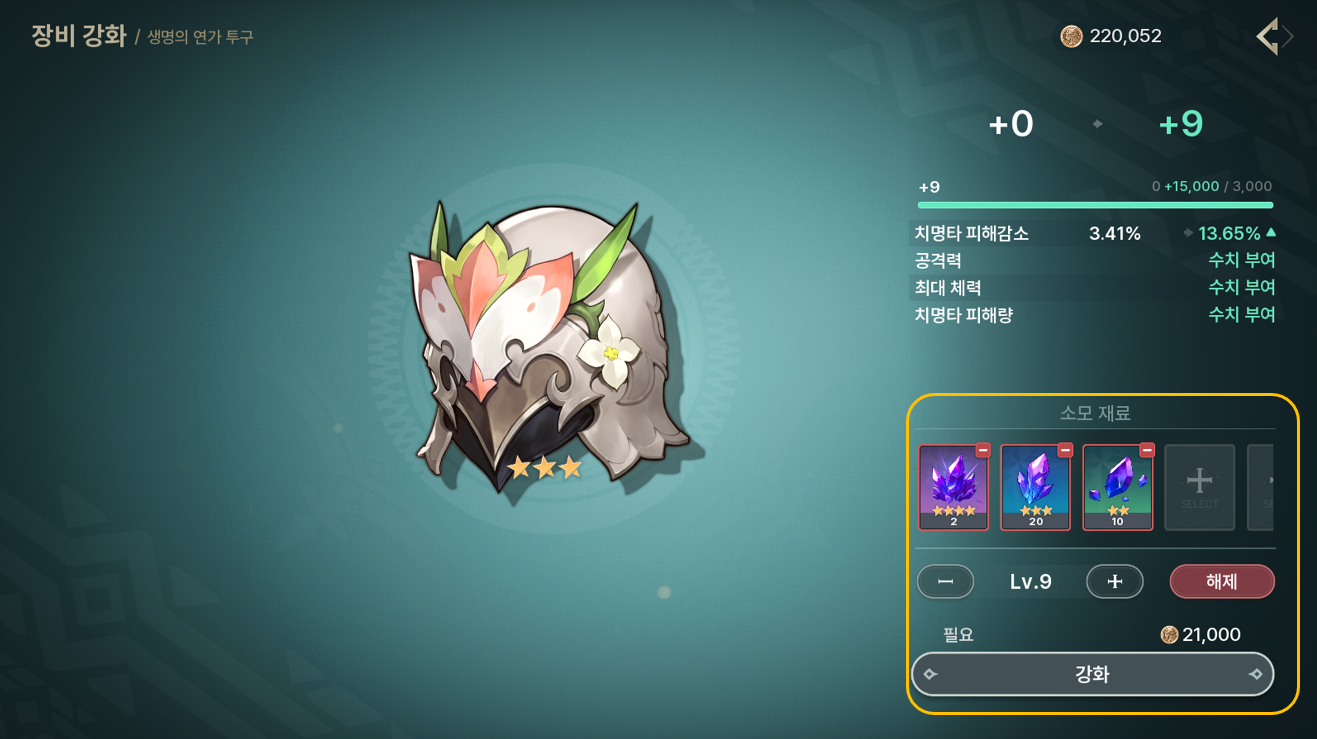Image resolution: width=1317 pixels, height=739 pixels.
Task: Decrease the enhancement level with minus
Action: [945, 581]
